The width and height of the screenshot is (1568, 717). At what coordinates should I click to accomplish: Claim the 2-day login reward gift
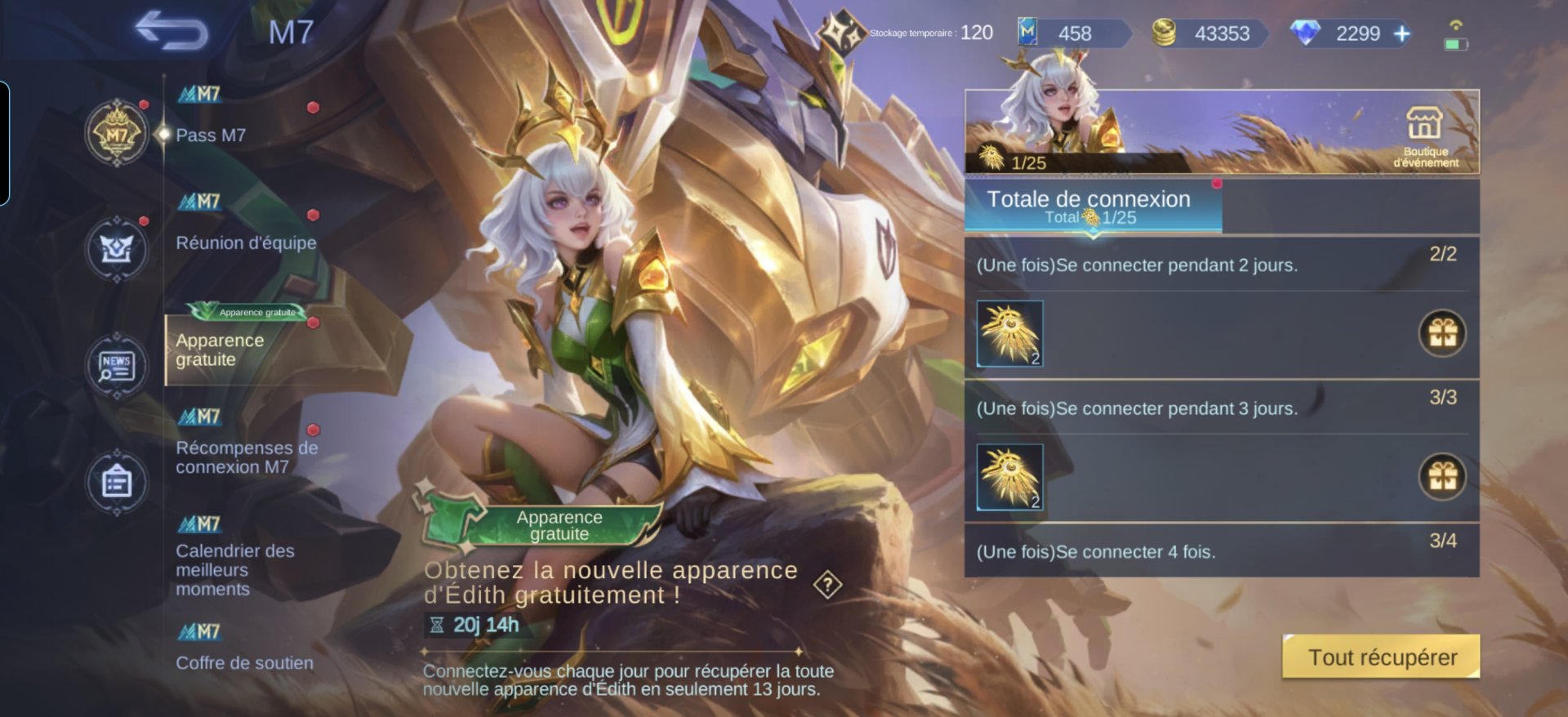click(1442, 333)
